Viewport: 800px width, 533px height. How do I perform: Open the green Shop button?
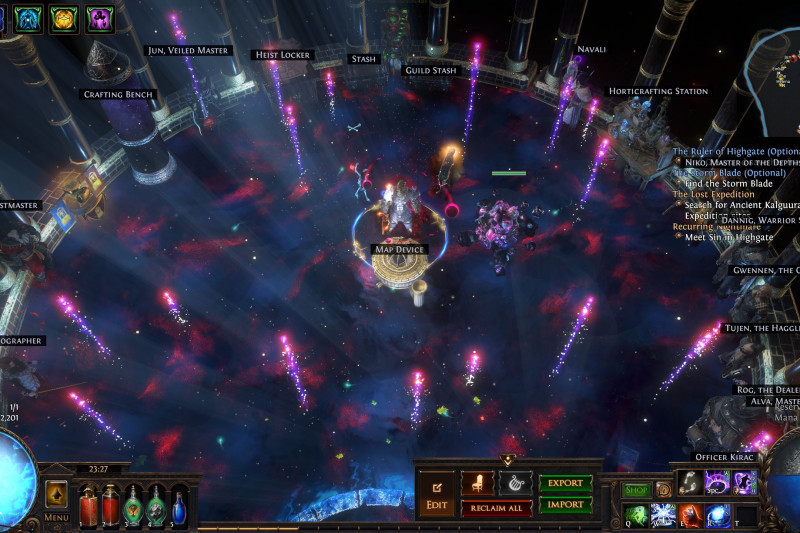click(637, 490)
